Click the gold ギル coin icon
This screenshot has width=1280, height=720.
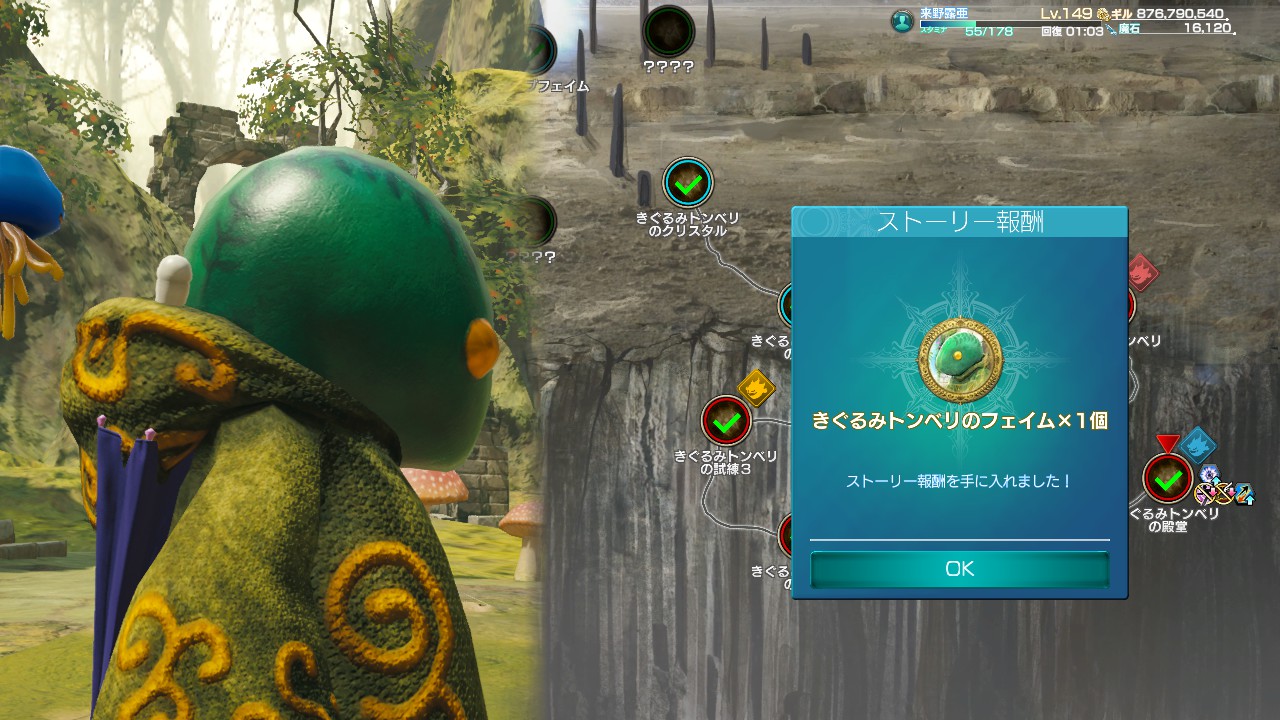coord(1103,14)
